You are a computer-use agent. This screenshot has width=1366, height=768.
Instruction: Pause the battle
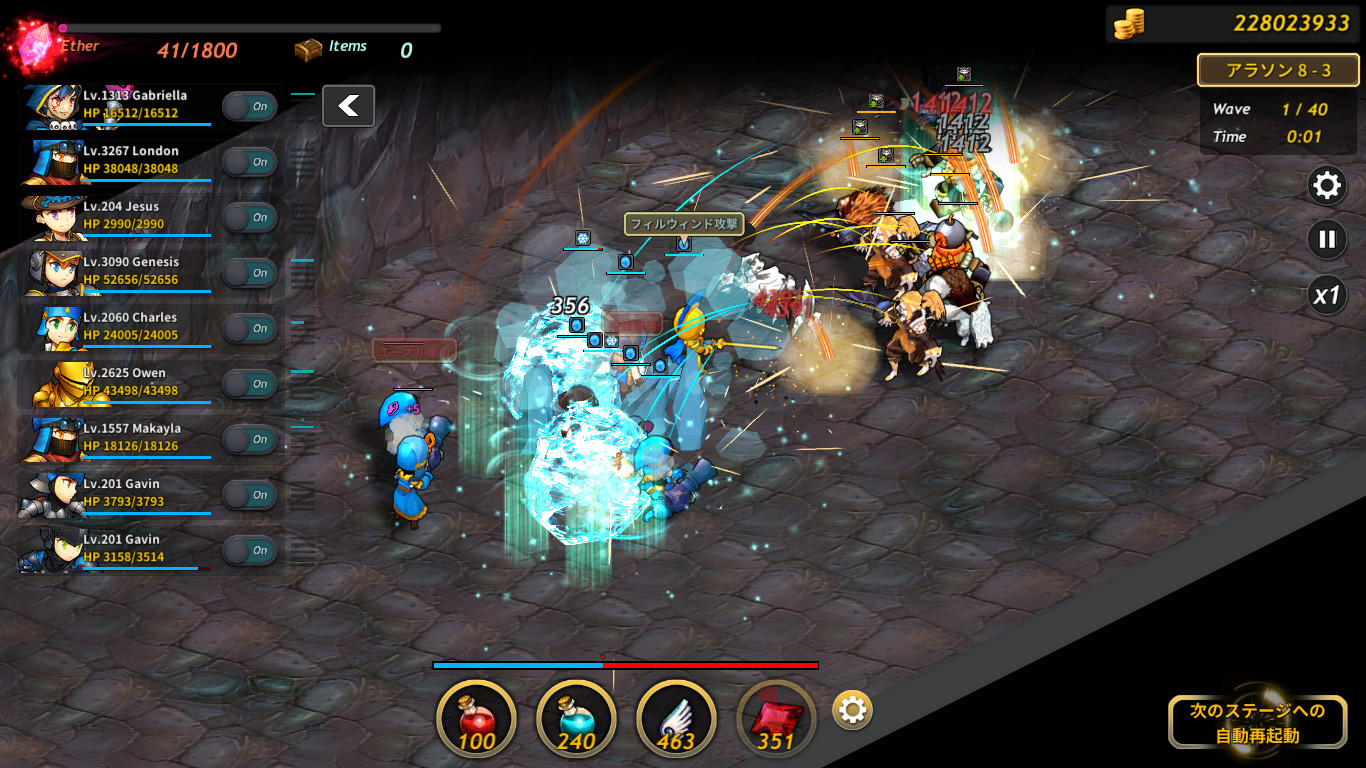pos(1327,240)
